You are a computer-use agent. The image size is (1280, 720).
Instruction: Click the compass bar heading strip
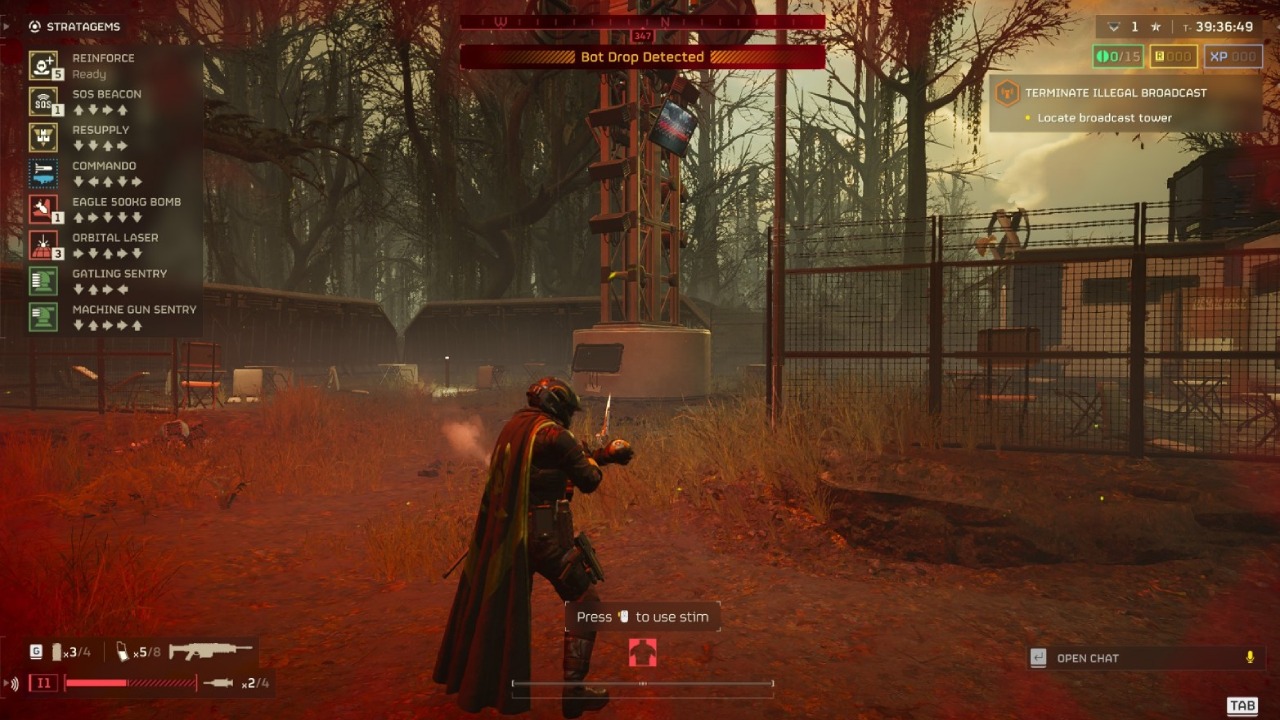click(642, 21)
